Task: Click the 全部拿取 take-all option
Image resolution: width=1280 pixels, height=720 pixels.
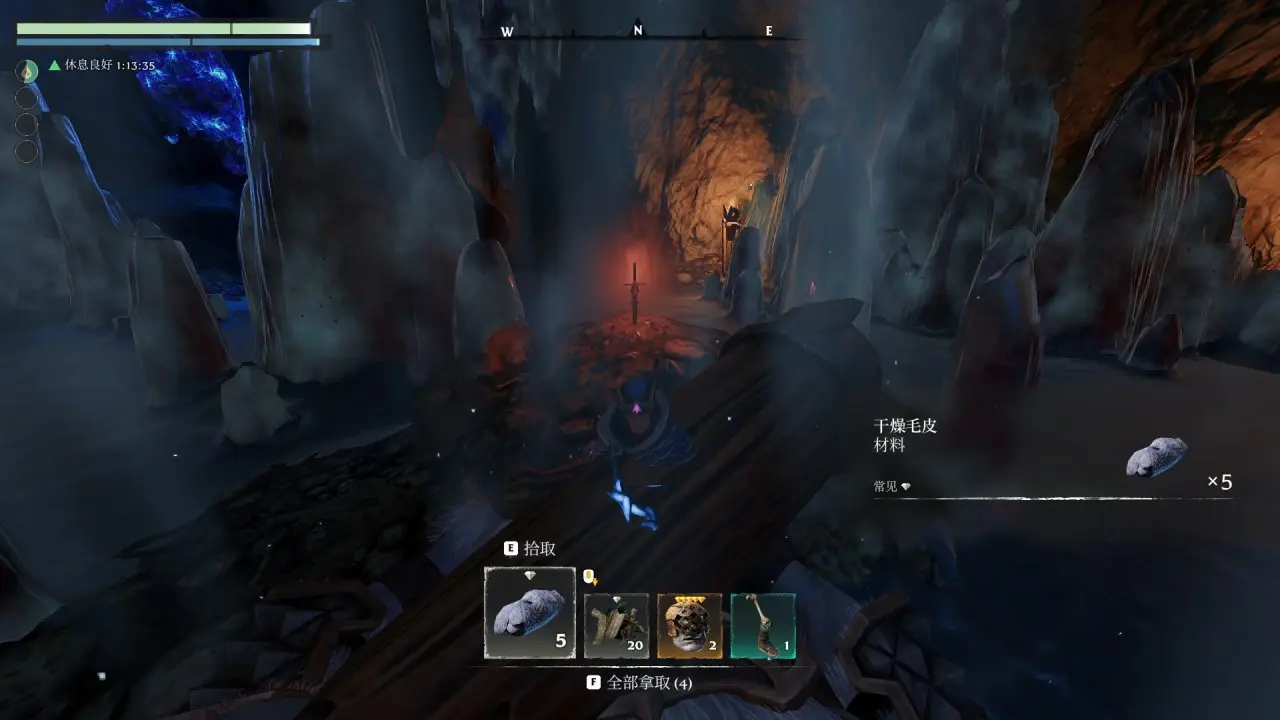Action: [x=640, y=683]
